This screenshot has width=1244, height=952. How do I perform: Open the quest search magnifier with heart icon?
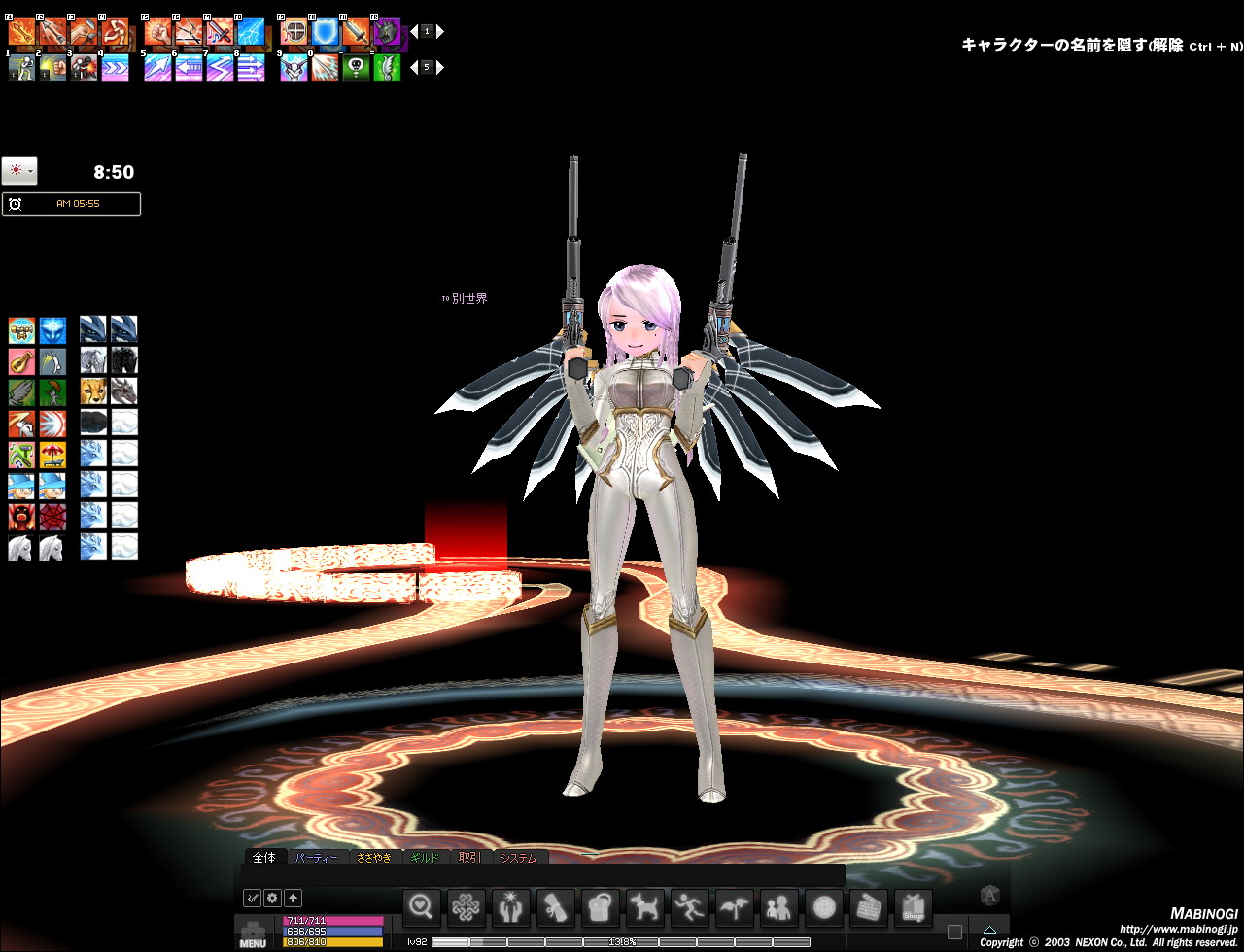click(x=422, y=907)
